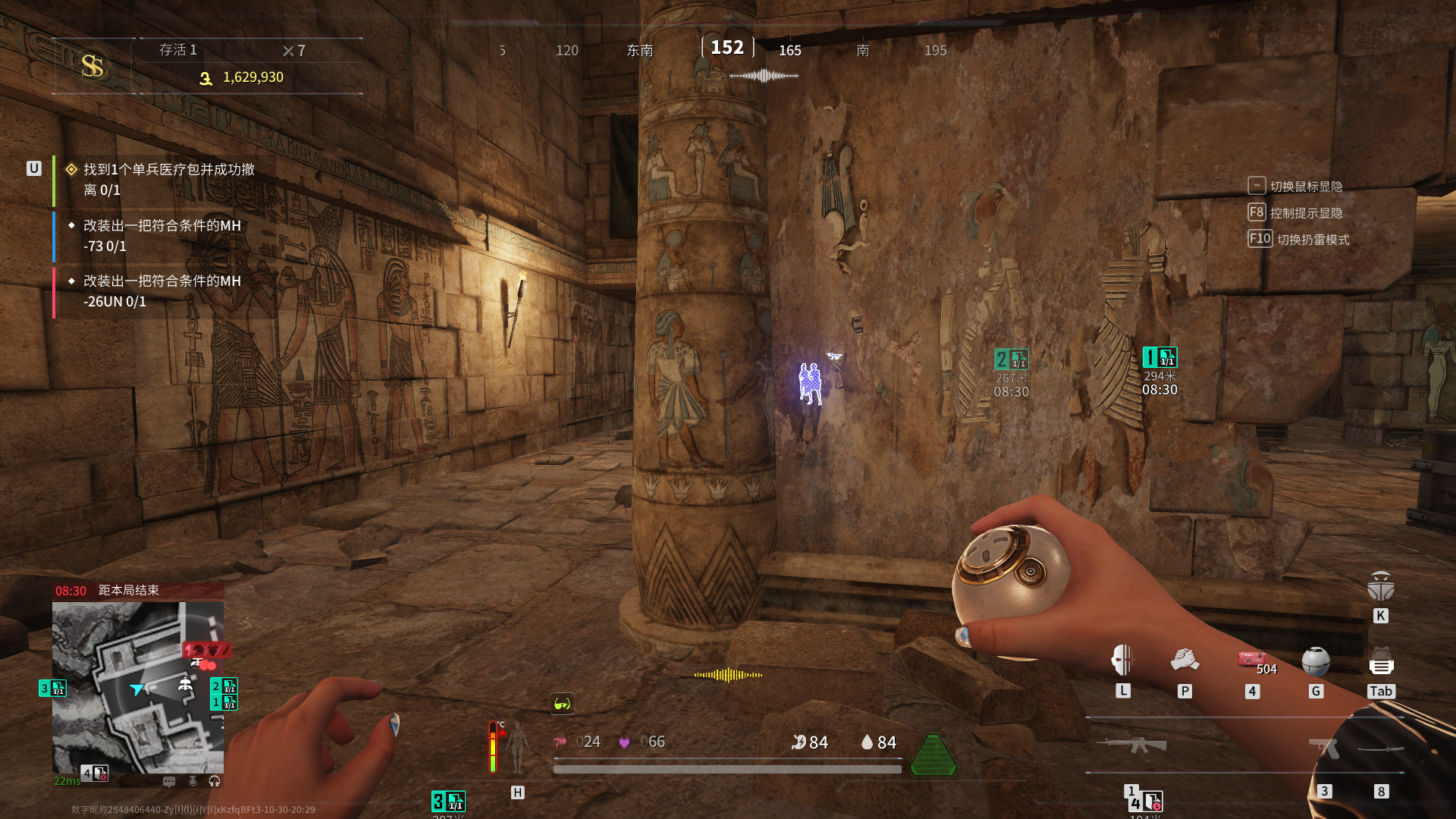Select the white sphere grenade slot
1456x819 pixels.
[x=1316, y=661]
